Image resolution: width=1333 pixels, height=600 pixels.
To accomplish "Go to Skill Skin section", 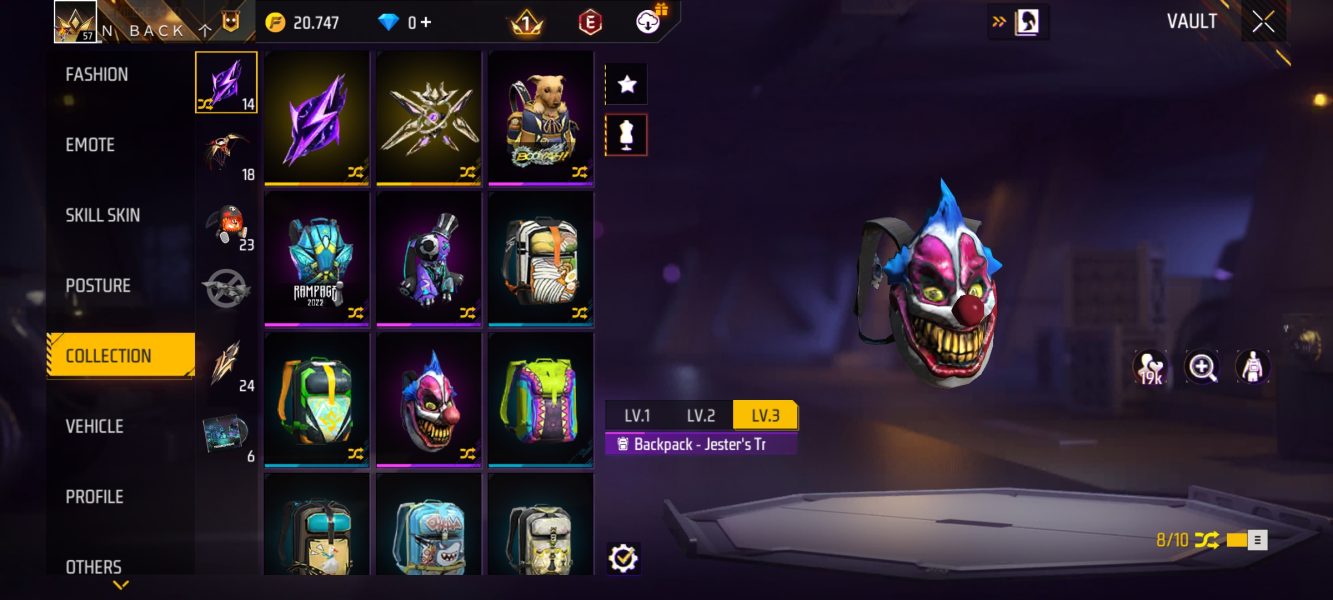I will coord(103,215).
